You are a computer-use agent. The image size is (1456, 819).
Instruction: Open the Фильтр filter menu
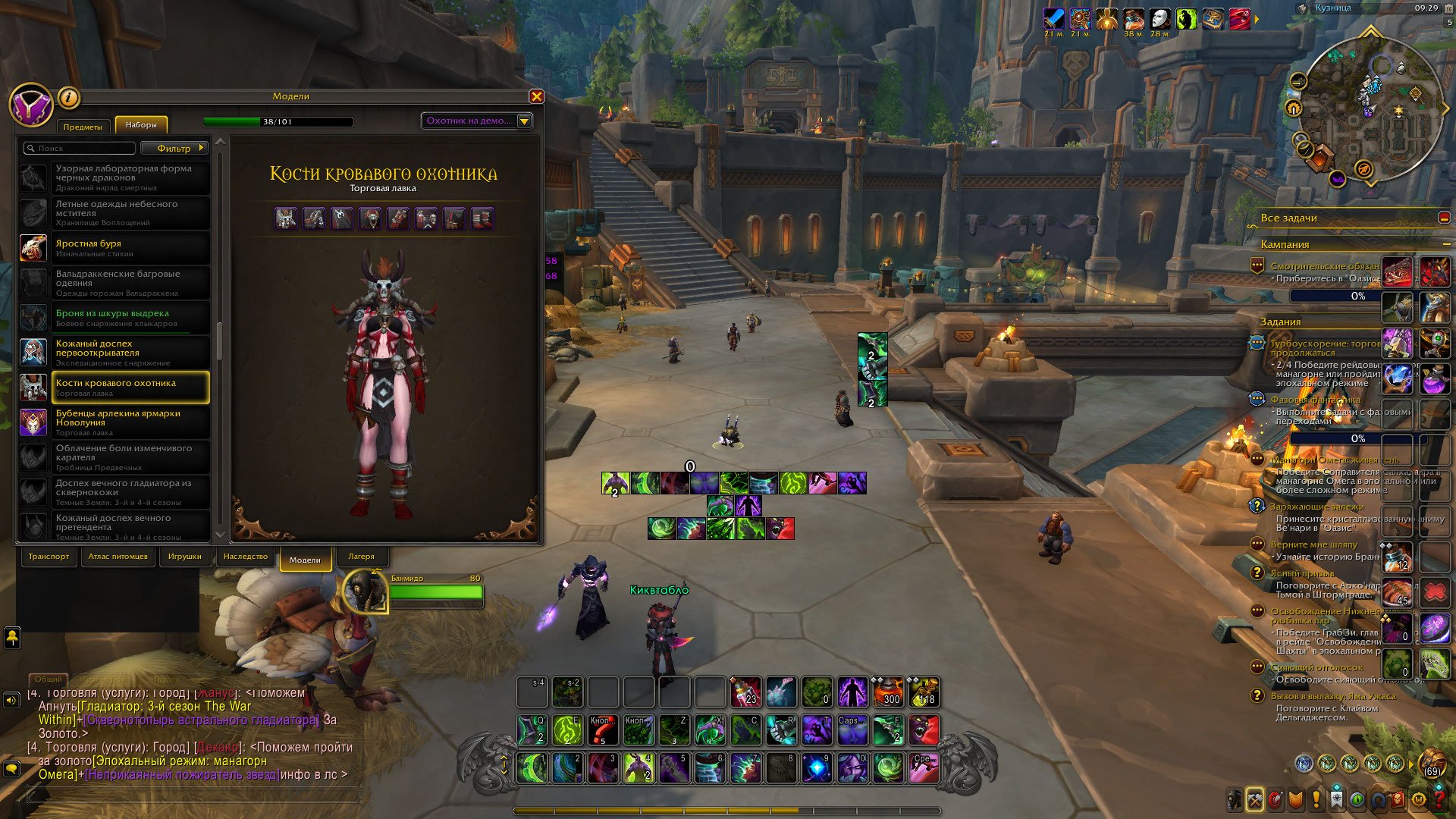click(x=174, y=149)
